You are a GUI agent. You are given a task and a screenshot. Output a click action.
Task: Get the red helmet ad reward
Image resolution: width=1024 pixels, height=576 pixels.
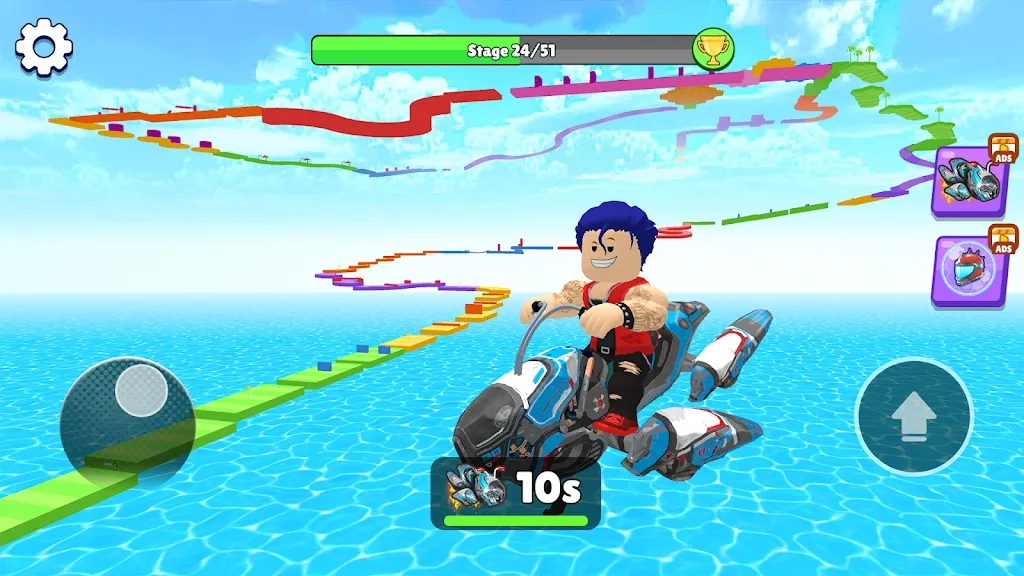(970, 271)
